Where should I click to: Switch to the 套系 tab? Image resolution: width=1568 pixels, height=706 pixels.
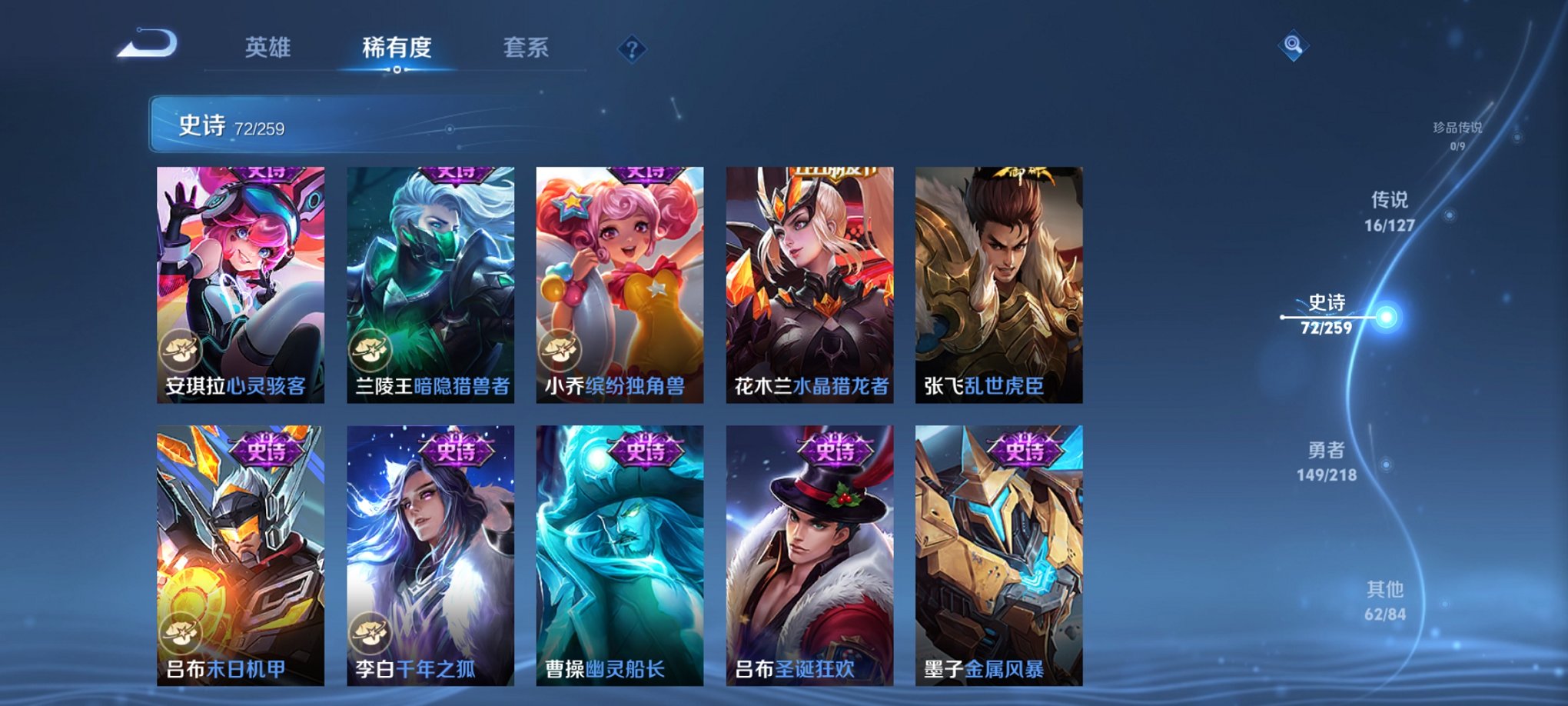pos(527,48)
